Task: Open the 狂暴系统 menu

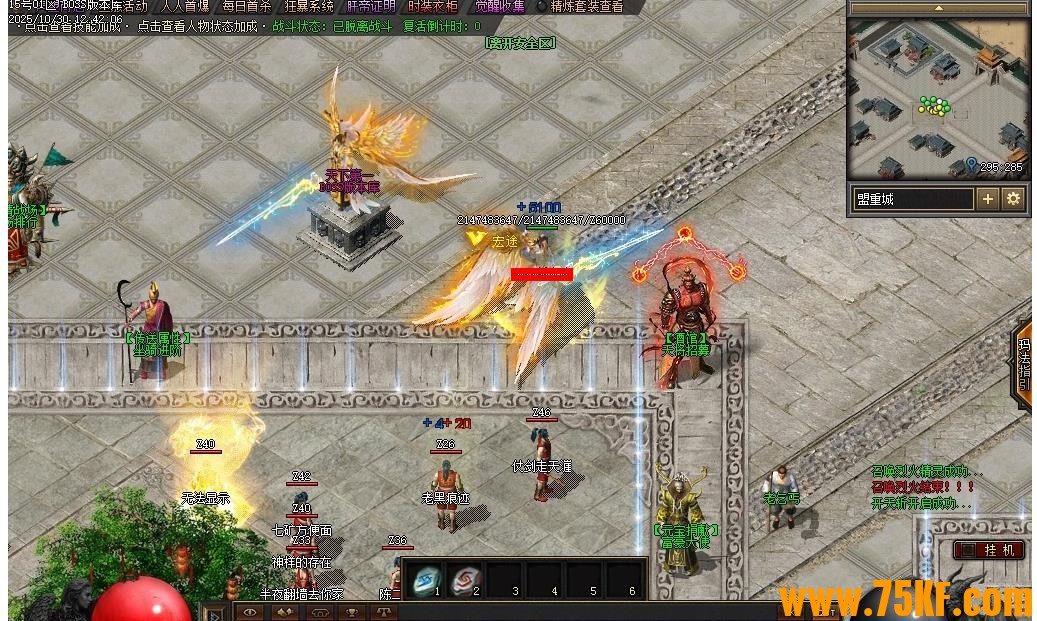Action: [x=309, y=6]
